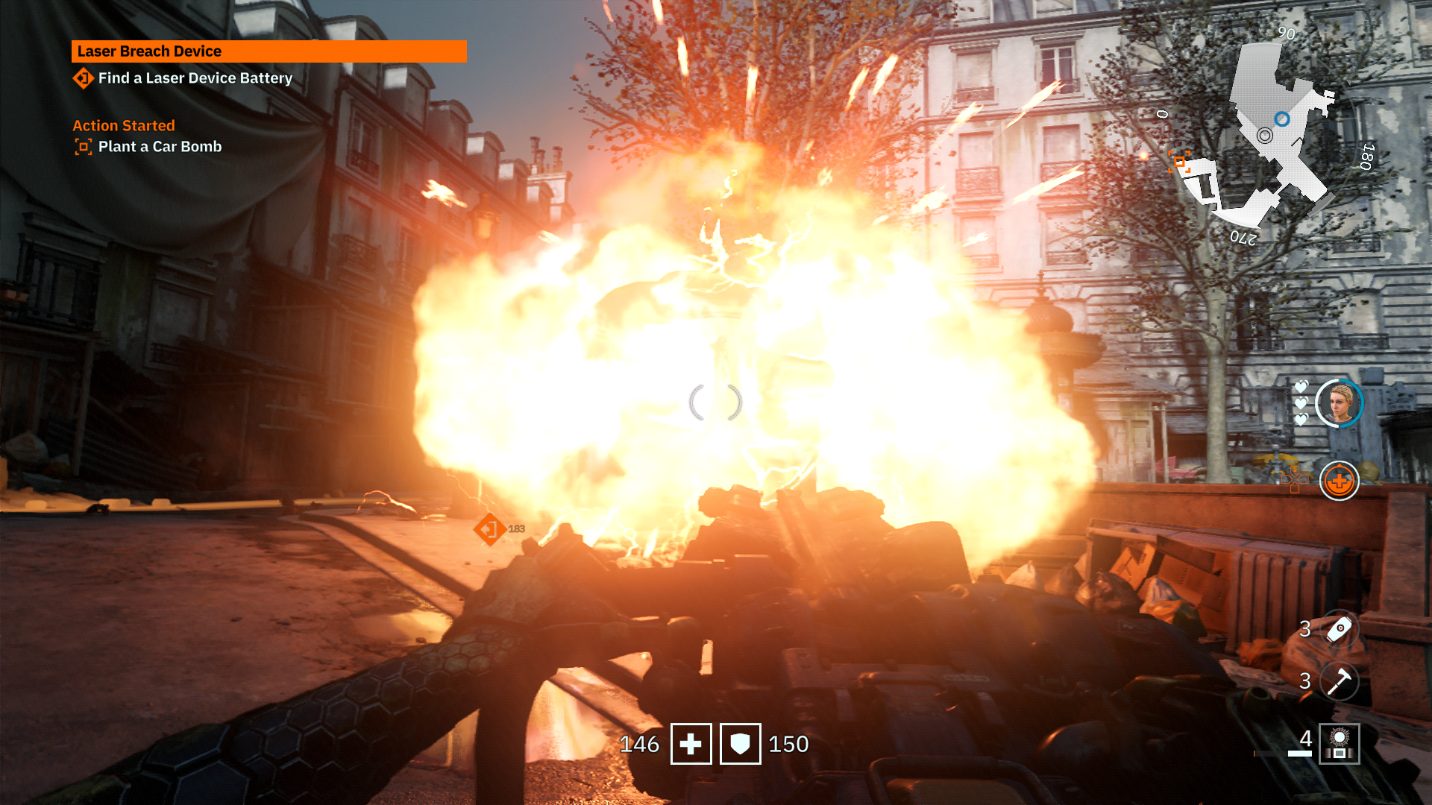Click the health cross icon
Image resolution: width=1432 pixels, height=805 pixels.
tap(690, 744)
